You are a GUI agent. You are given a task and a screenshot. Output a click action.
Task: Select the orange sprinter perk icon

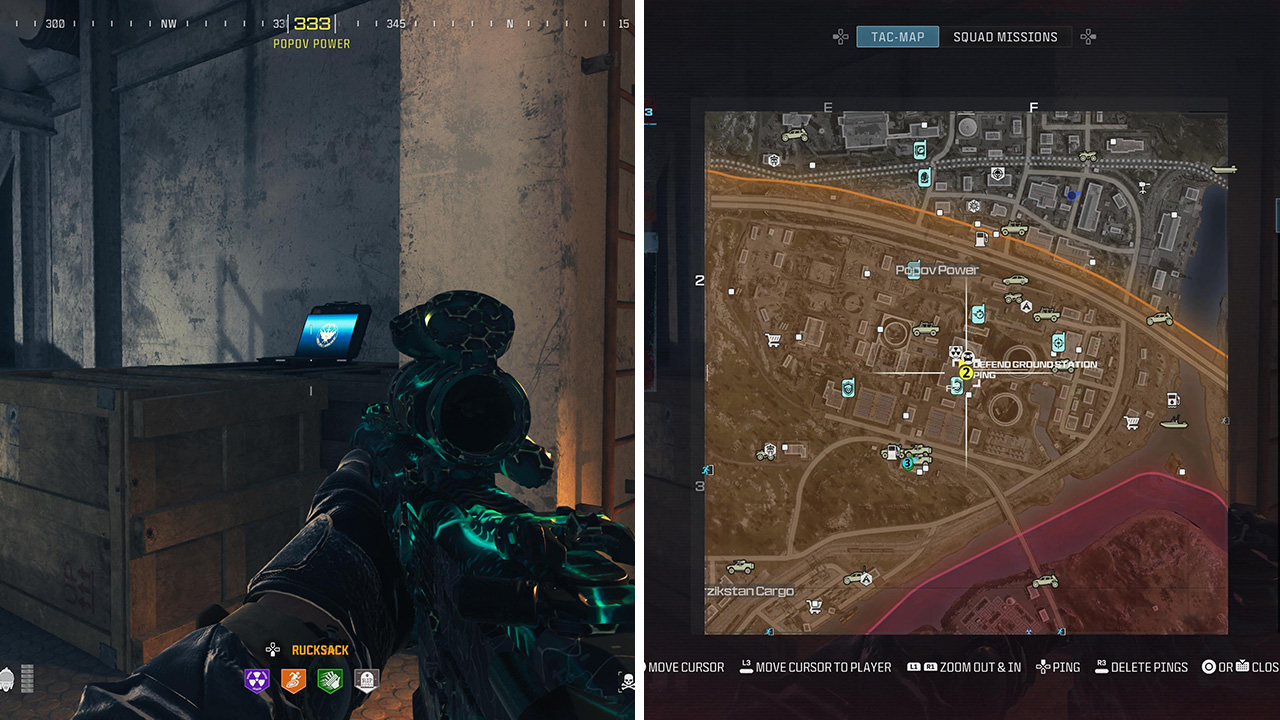(292, 680)
